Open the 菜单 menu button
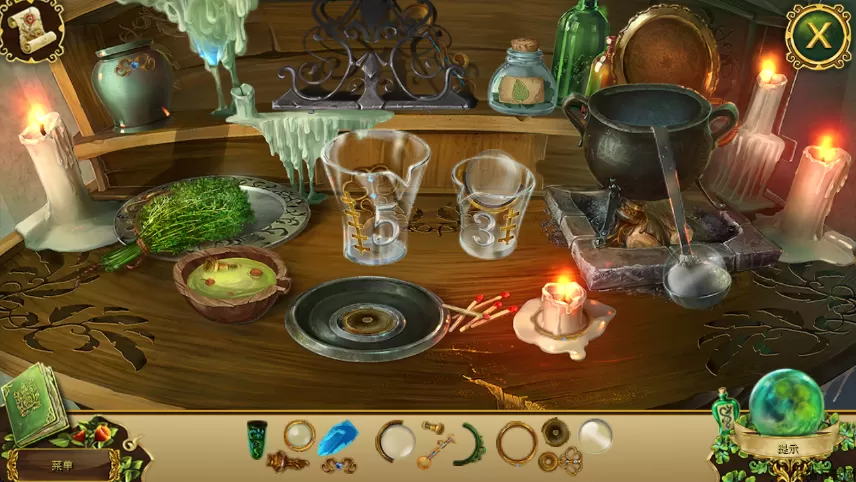The image size is (856, 482). point(61,464)
